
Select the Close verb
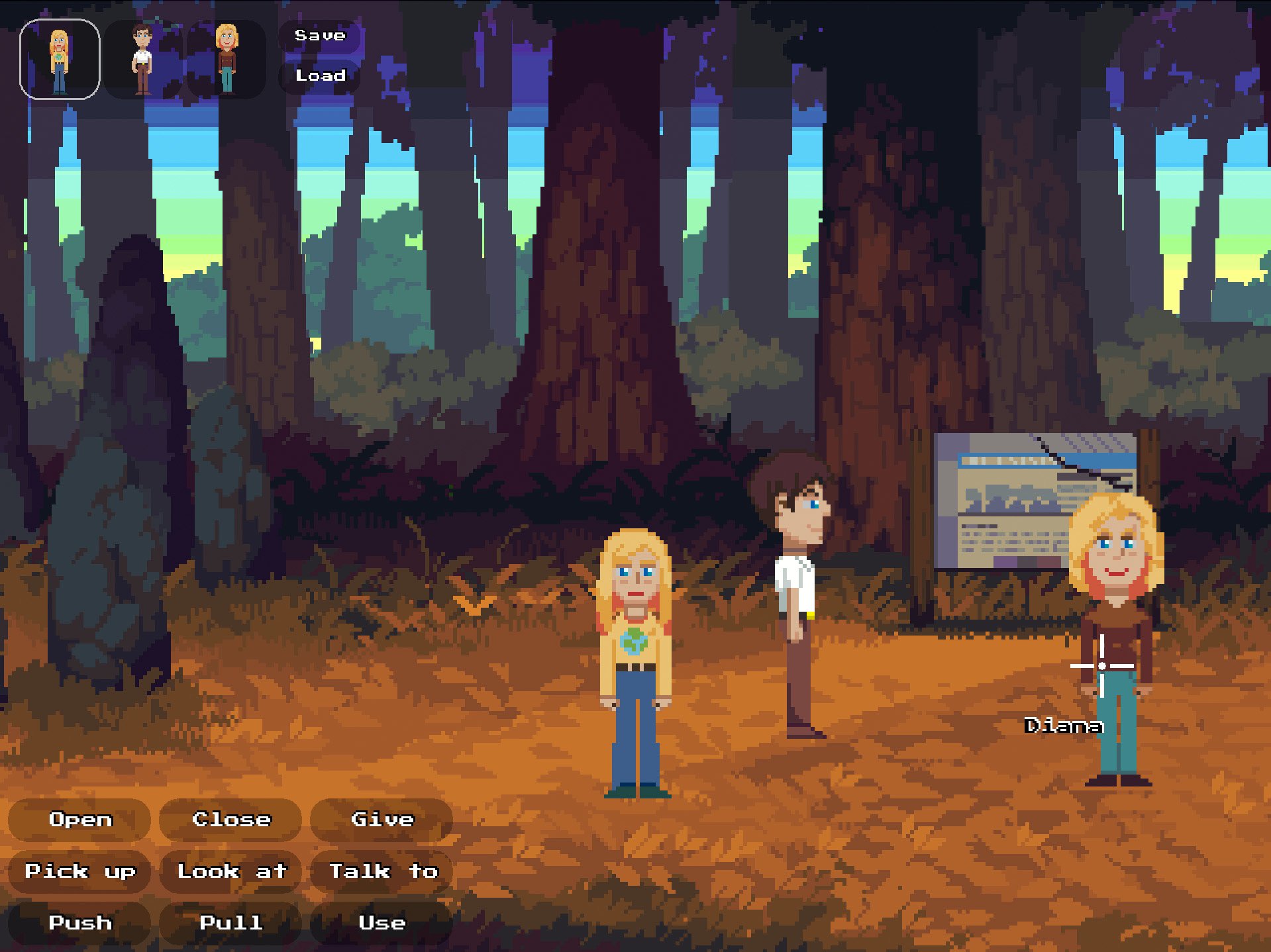click(x=231, y=820)
